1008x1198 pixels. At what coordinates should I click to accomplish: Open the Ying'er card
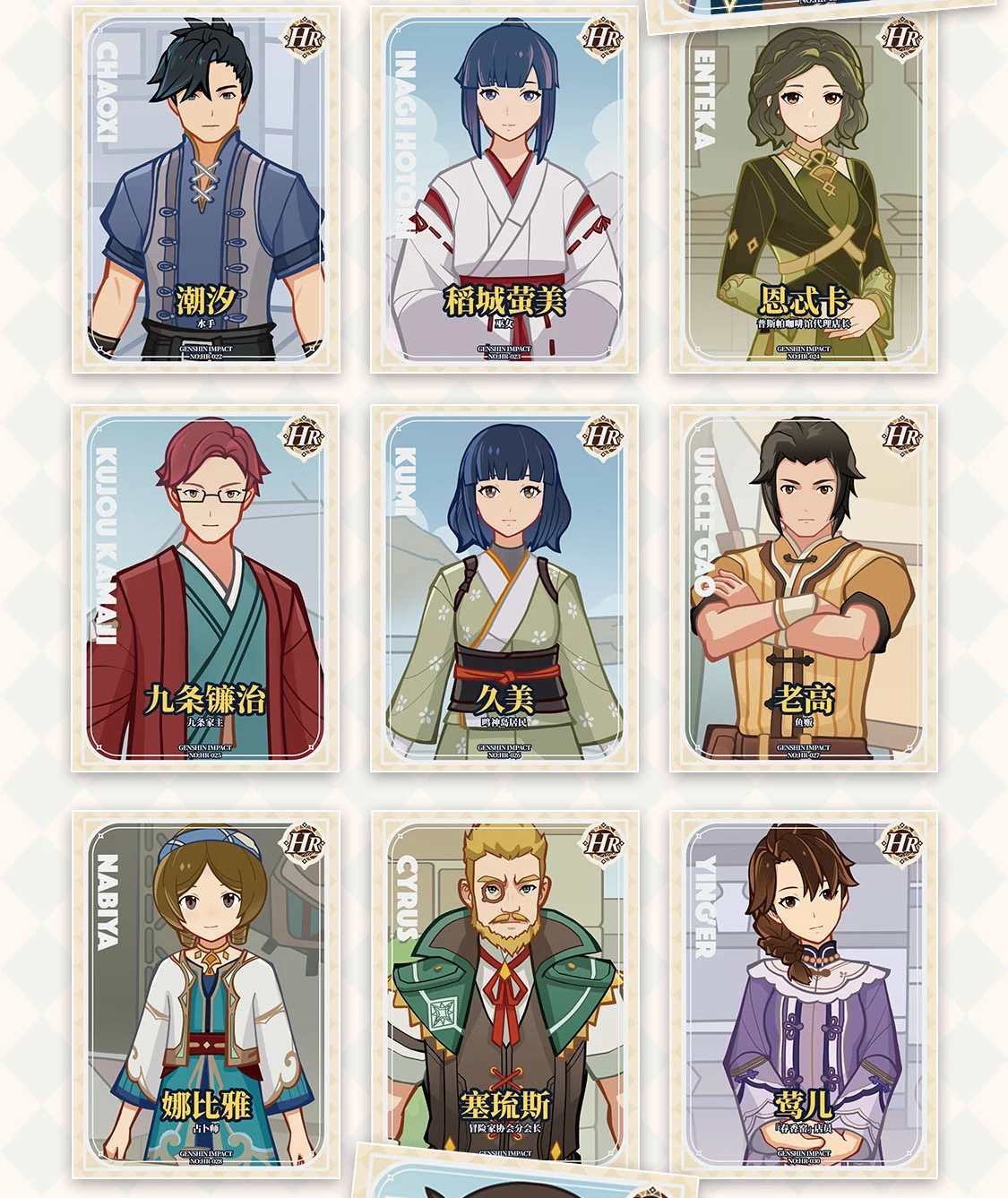[x=804, y=995]
